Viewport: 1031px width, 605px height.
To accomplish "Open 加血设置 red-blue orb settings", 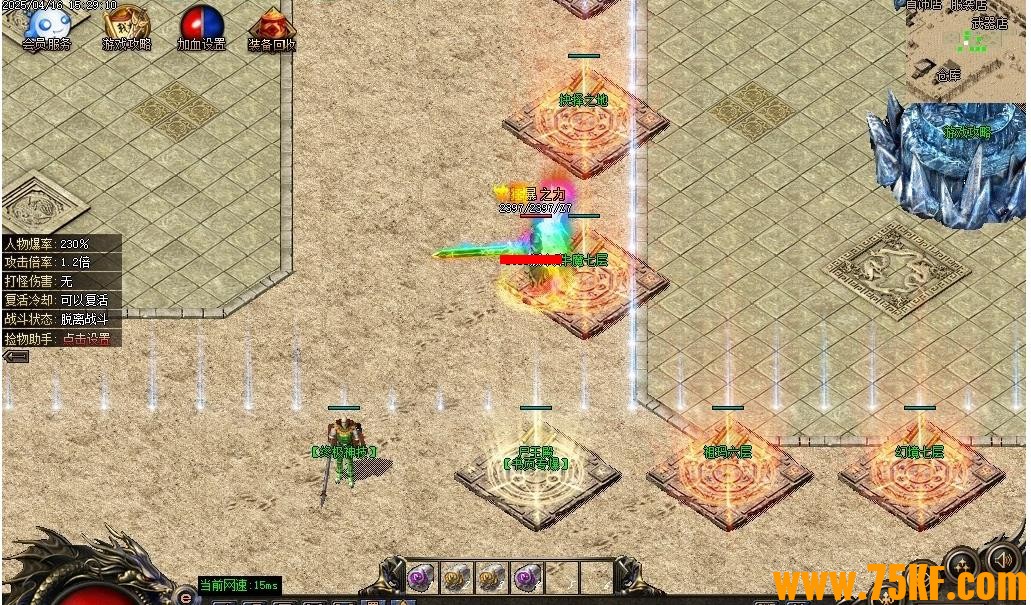I will pyautogui.click(x=201, y=25).
